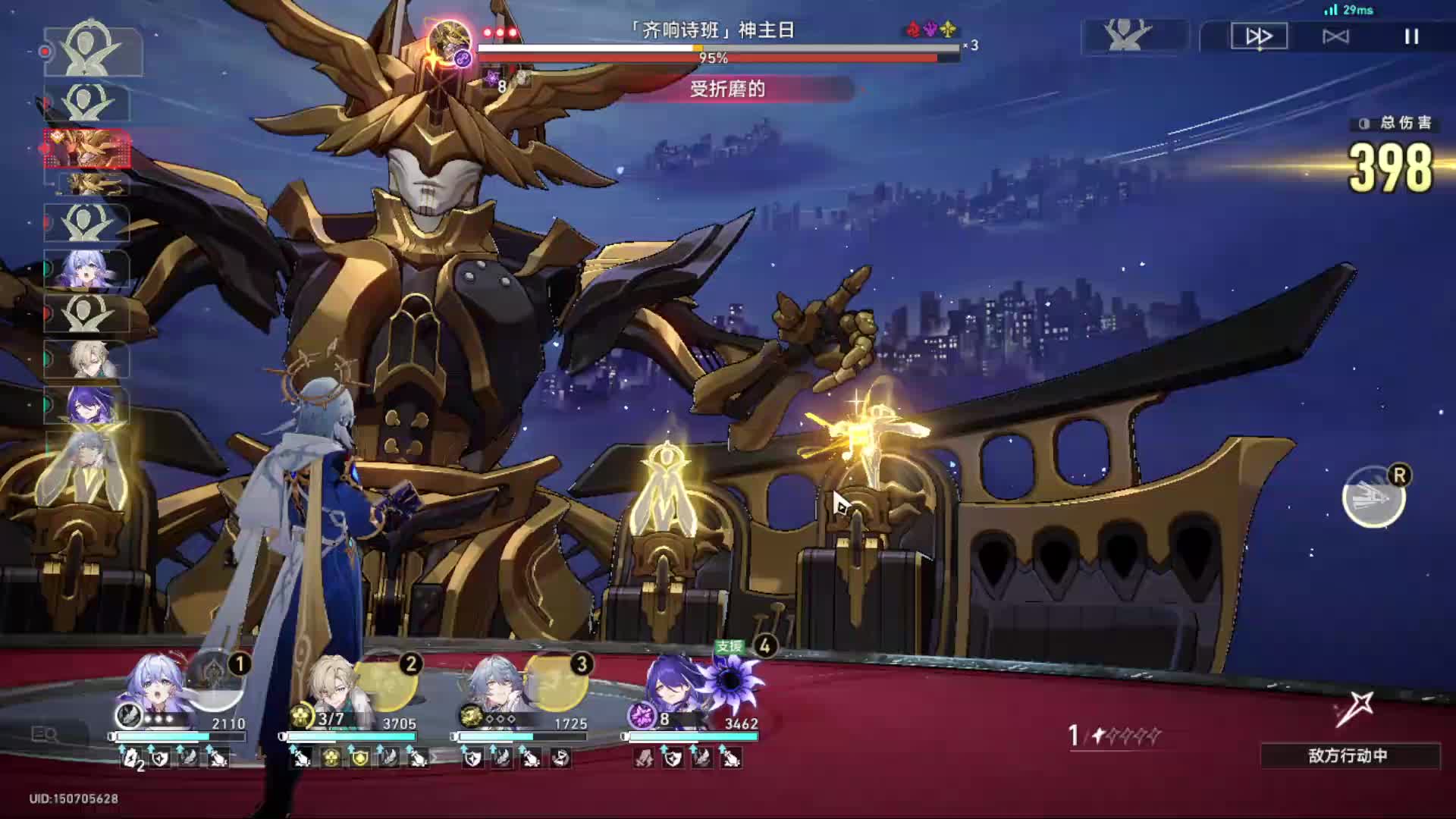Select Acheron's portrait in the turn order
This screenshot has width=1456, height=819.
click(86, 405)
